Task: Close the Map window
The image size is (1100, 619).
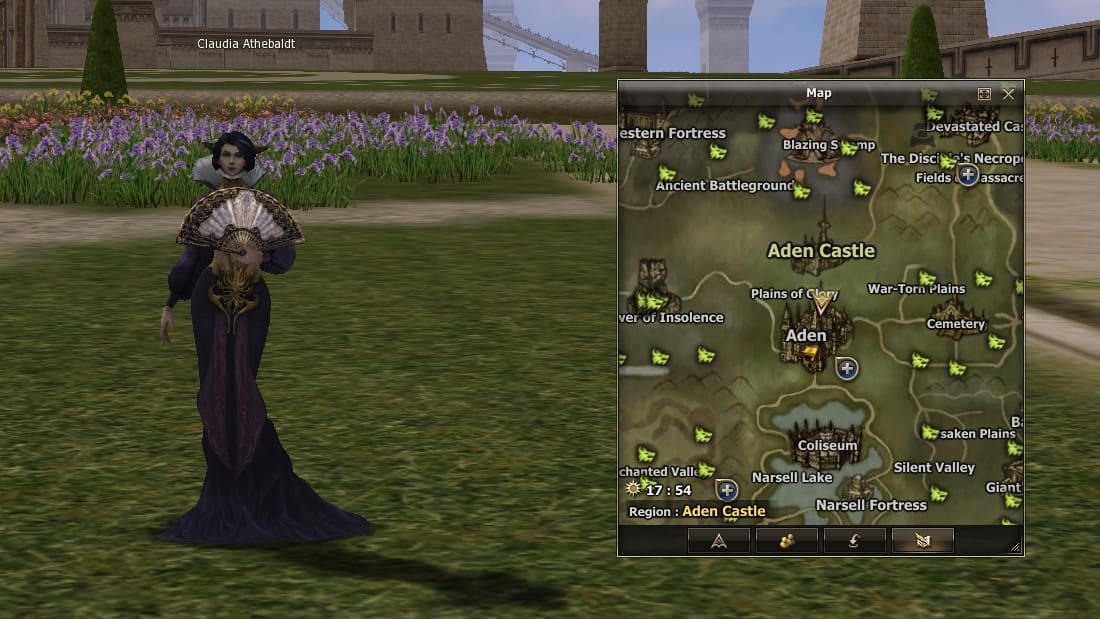Action: (1008, 93)
